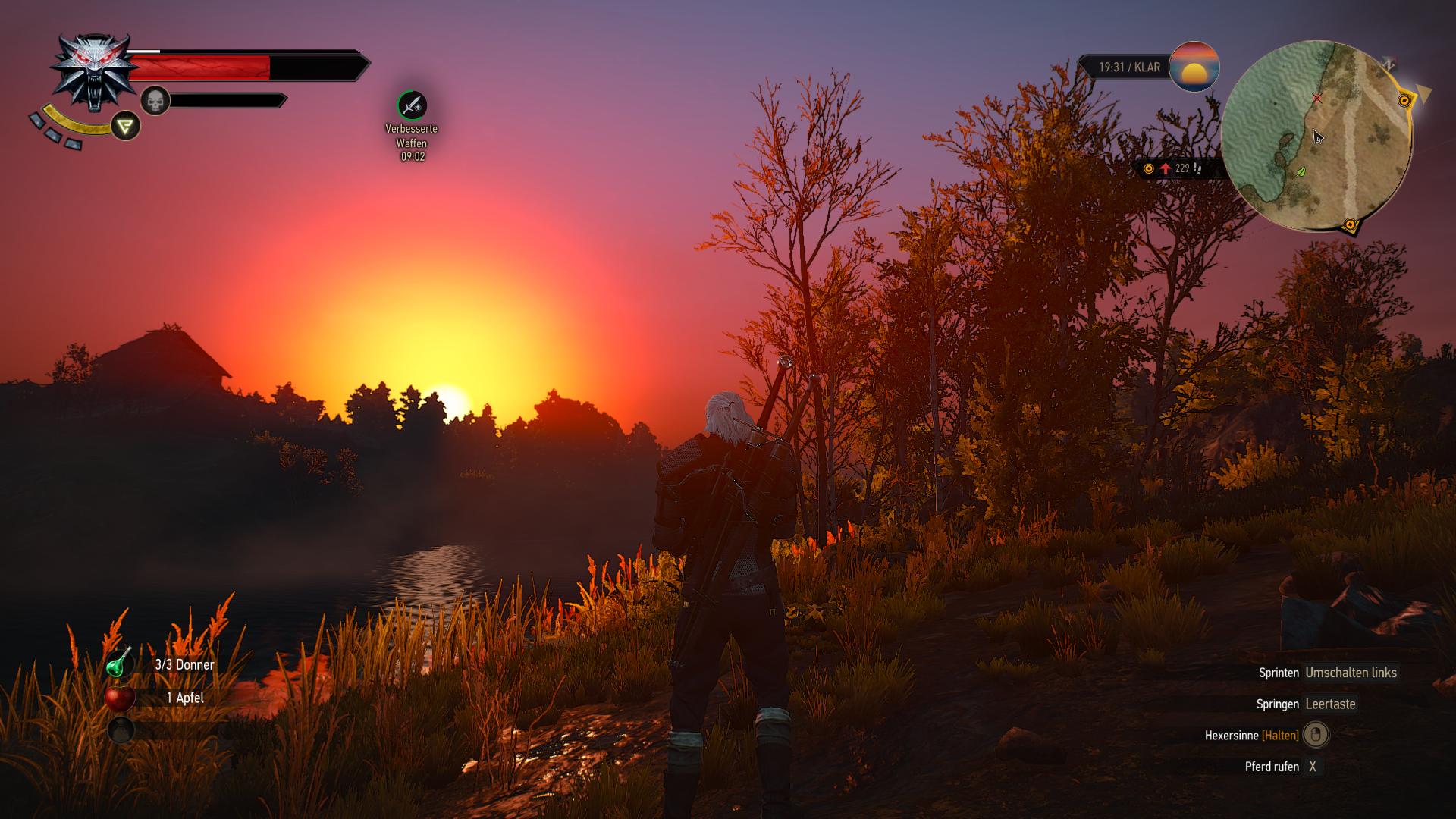The image size is (1456, 819).
Task: Click the sunset weather icon
Action: [1194, 67]
